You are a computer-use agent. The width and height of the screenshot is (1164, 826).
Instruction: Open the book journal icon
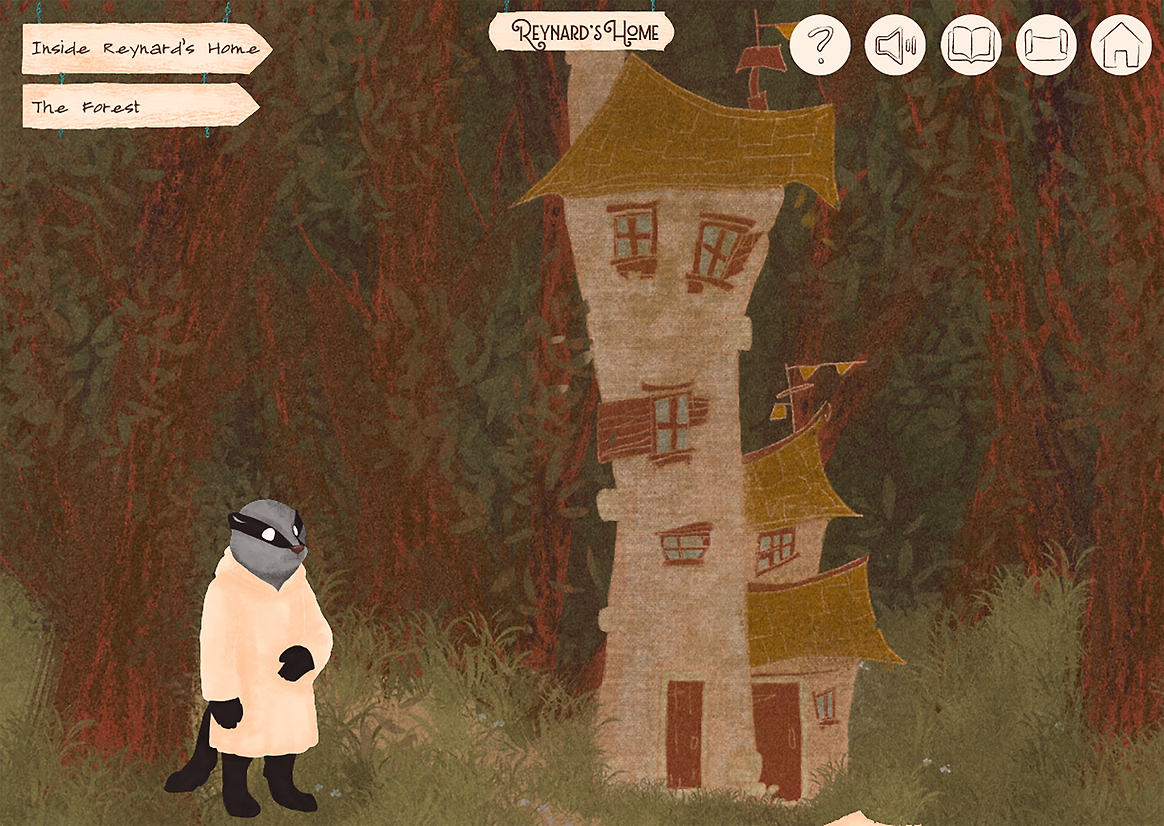tap(971, 45)
